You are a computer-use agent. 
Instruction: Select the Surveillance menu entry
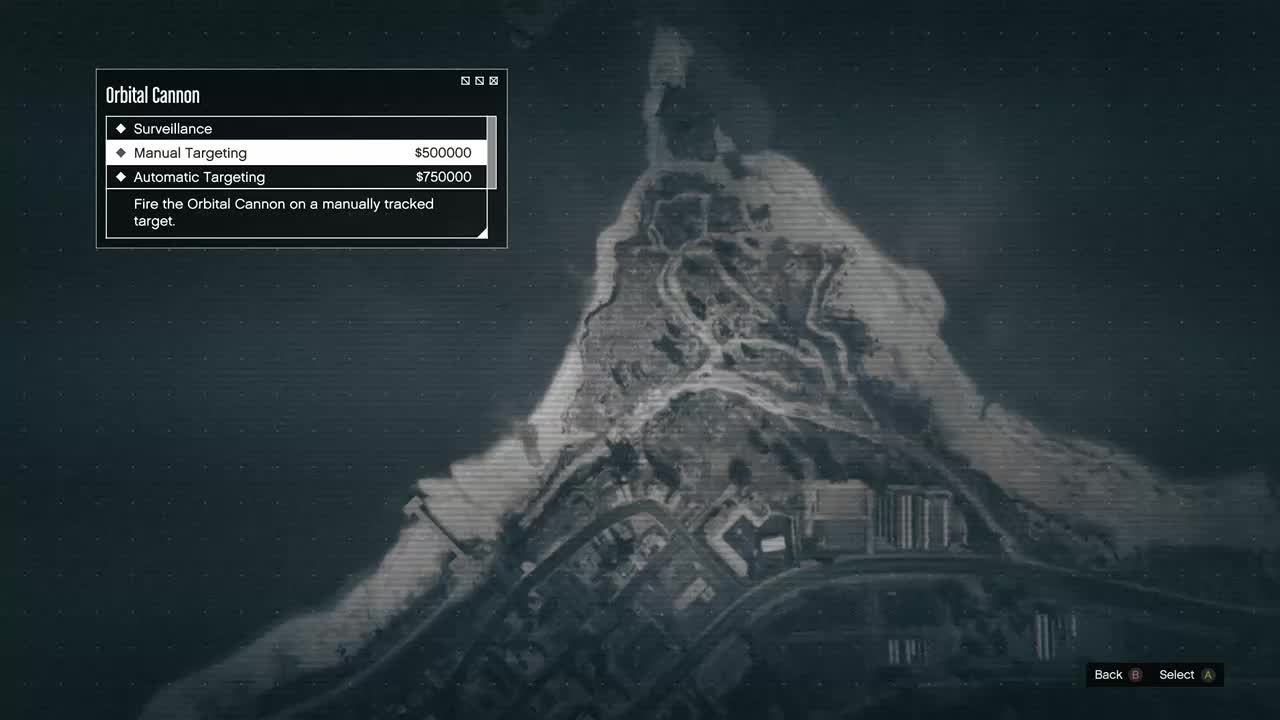tap(296, 129)
